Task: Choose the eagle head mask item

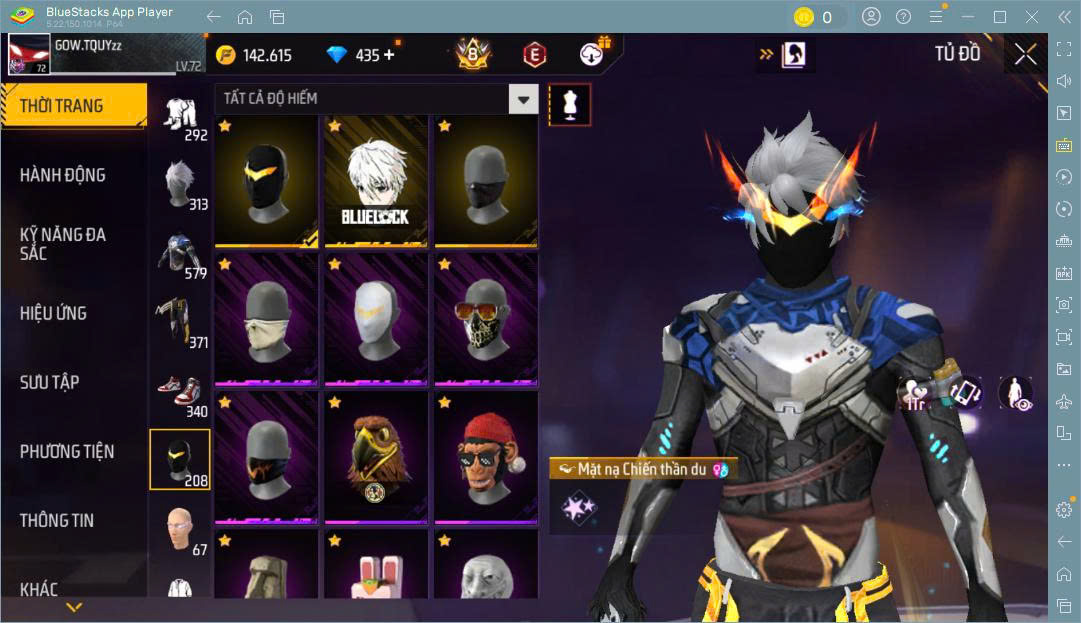Action: click(375, 458)
